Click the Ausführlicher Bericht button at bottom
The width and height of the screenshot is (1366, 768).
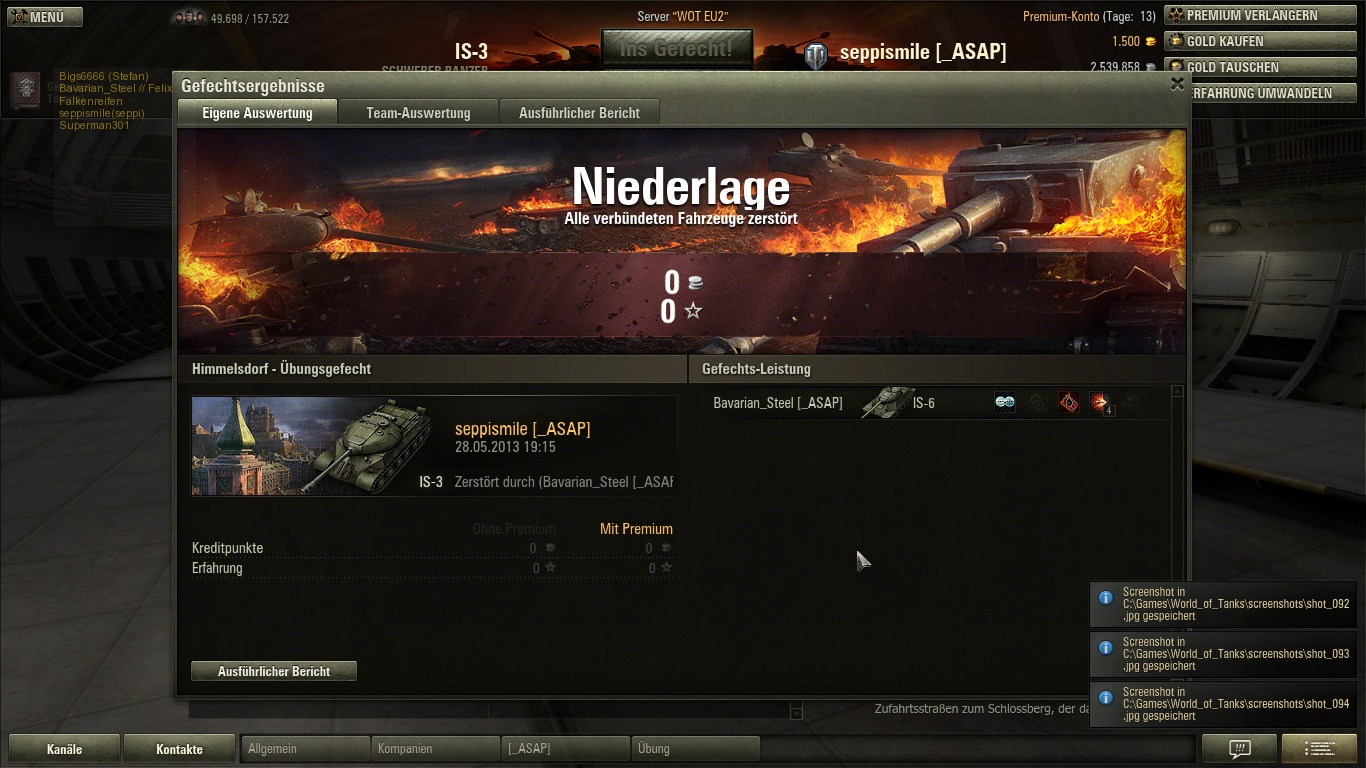click(x=274, y=671)
